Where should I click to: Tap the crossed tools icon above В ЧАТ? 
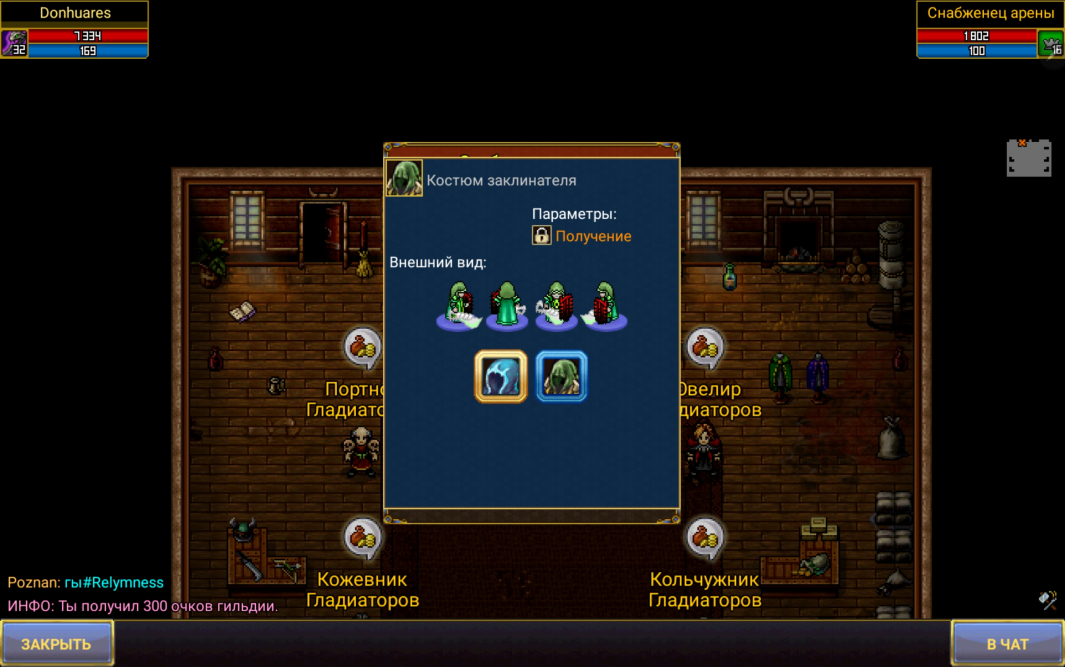pyautogui.click(x=1047, y=599)
